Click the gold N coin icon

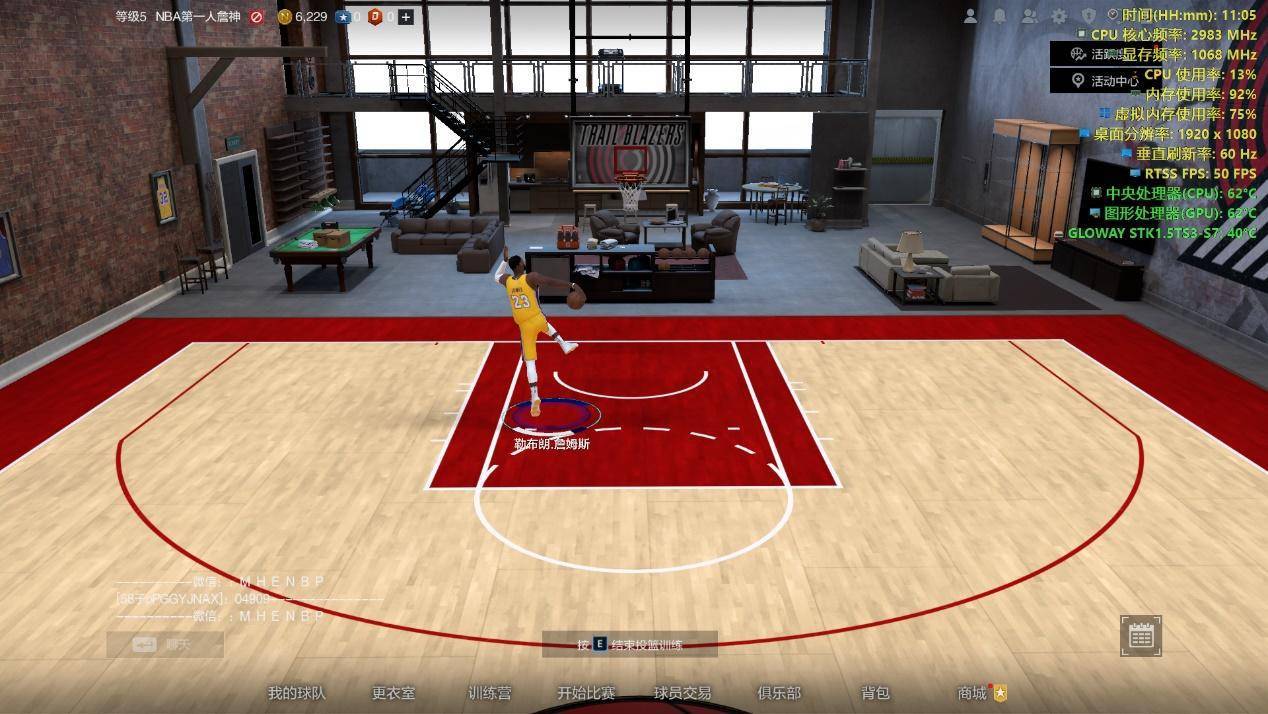(x=284, y=17)
